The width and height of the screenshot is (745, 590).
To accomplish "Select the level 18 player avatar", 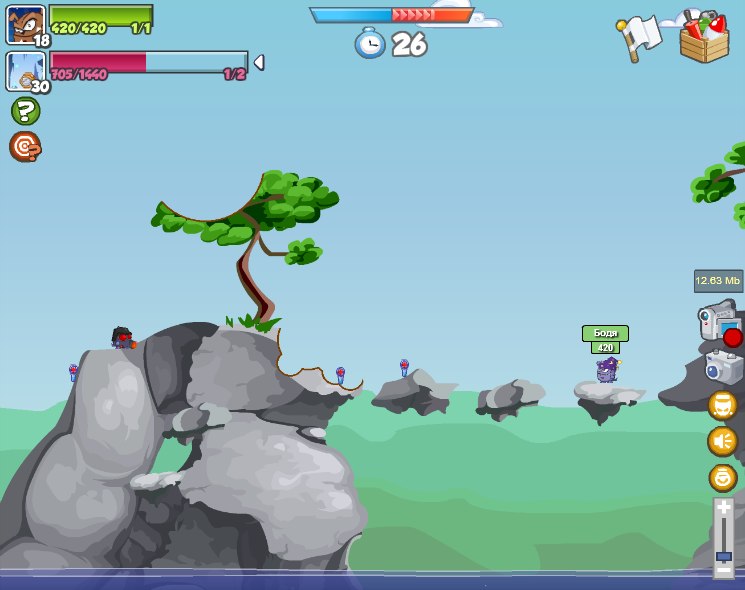I will point(25,24).
